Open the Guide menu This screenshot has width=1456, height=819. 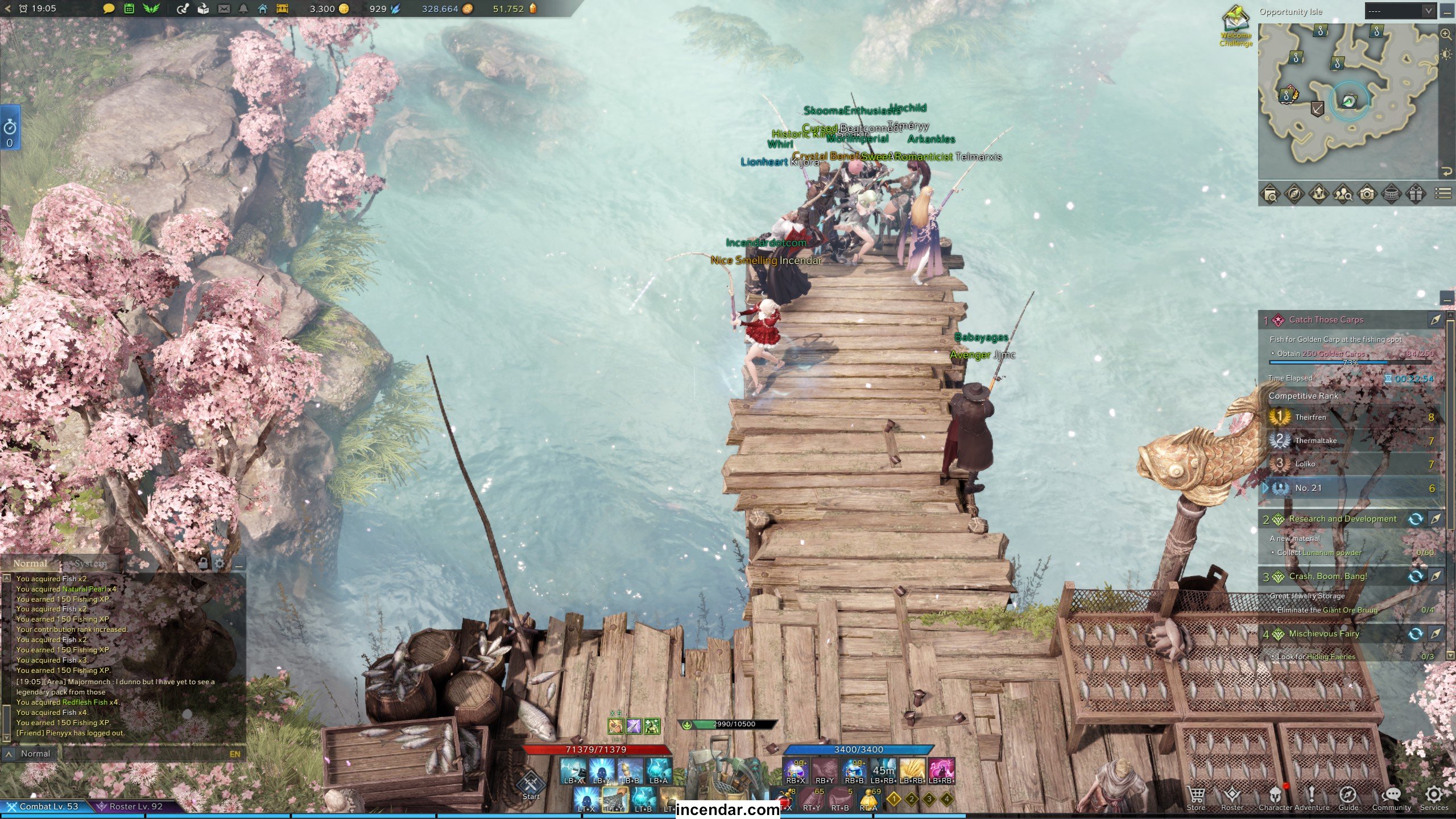click(1348, 796)
